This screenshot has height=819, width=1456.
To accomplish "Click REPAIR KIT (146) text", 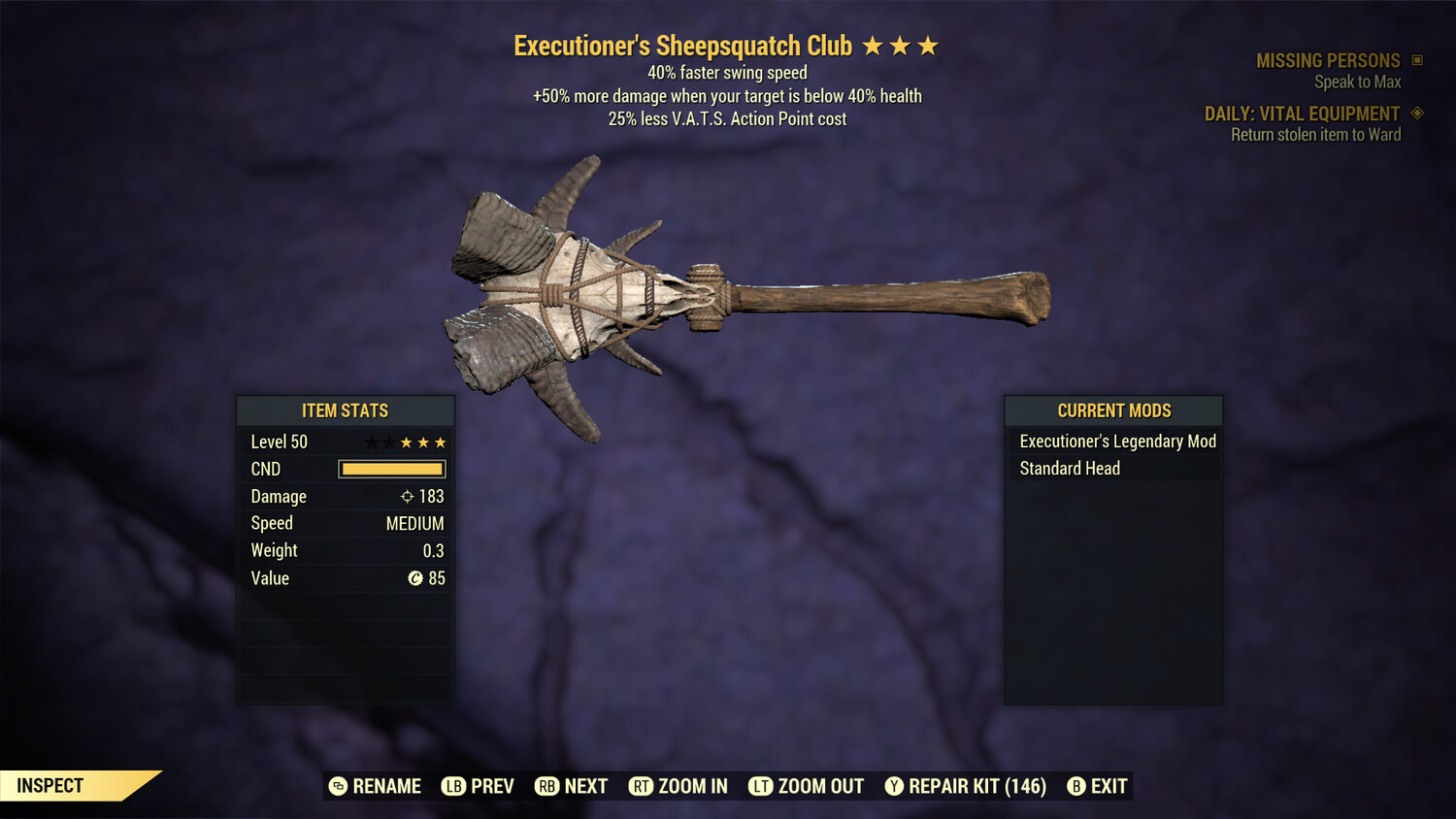I will (x=976, y=786).
